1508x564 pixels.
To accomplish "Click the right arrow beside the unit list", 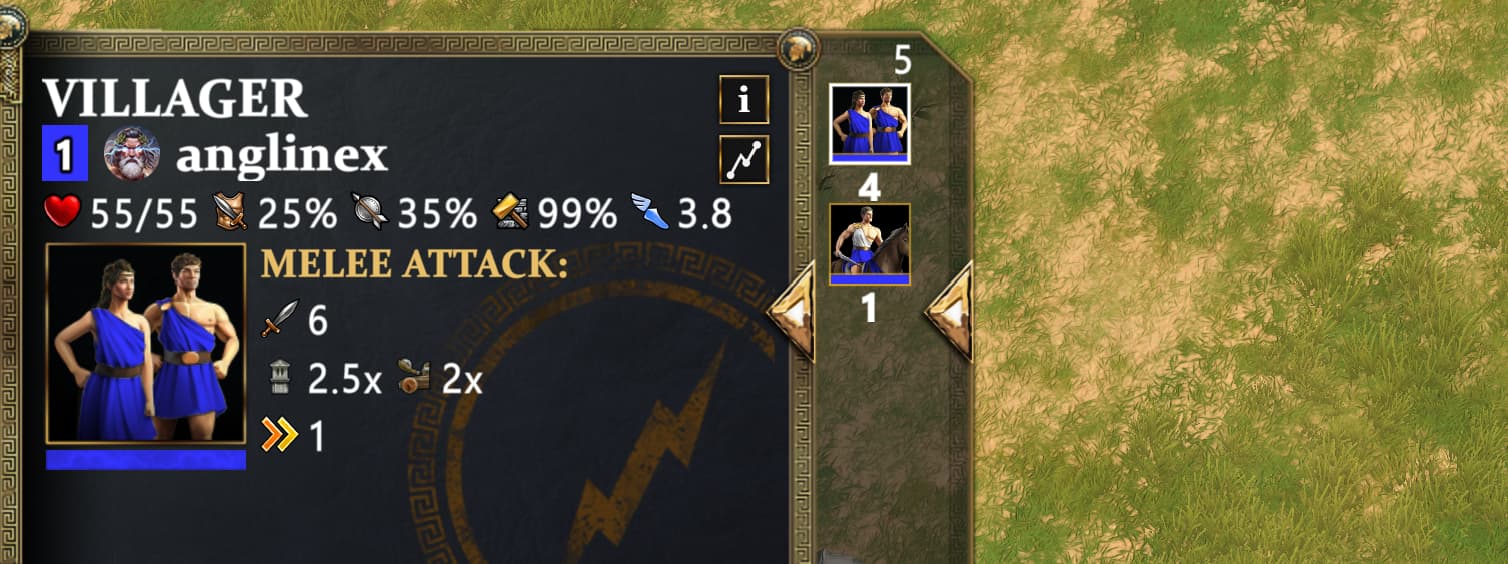I will (949, 311).
